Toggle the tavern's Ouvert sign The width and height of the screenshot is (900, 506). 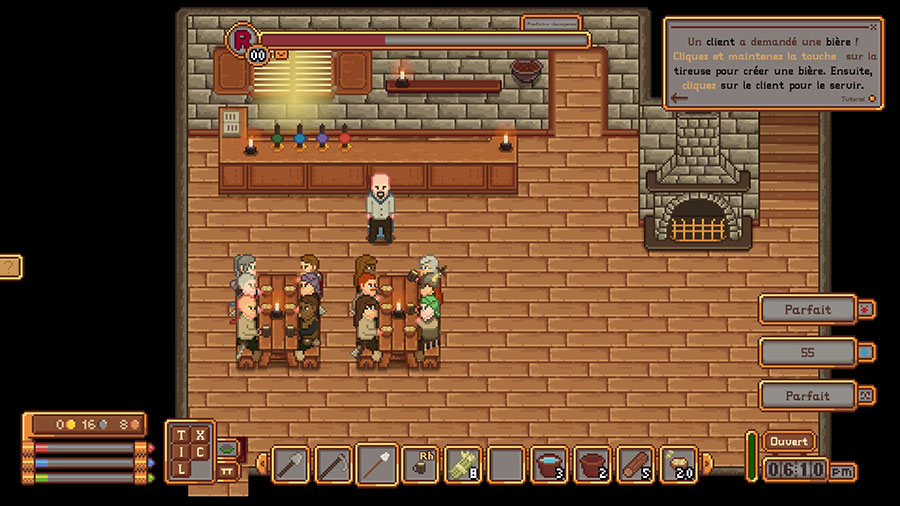788,441
